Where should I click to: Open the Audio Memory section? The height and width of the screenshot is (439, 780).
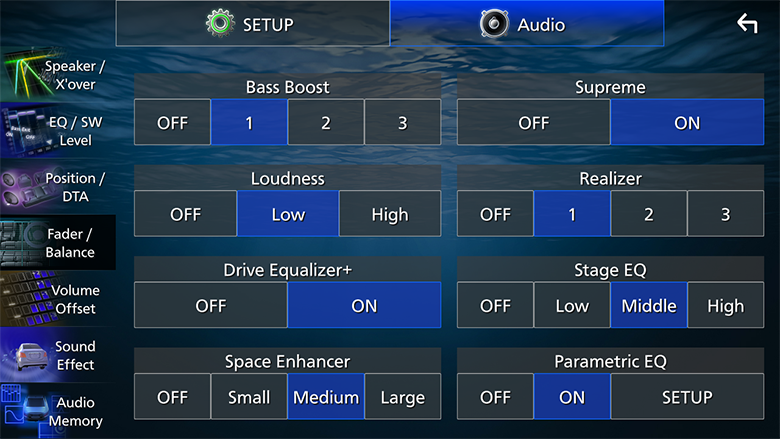[x=57, y=411]
